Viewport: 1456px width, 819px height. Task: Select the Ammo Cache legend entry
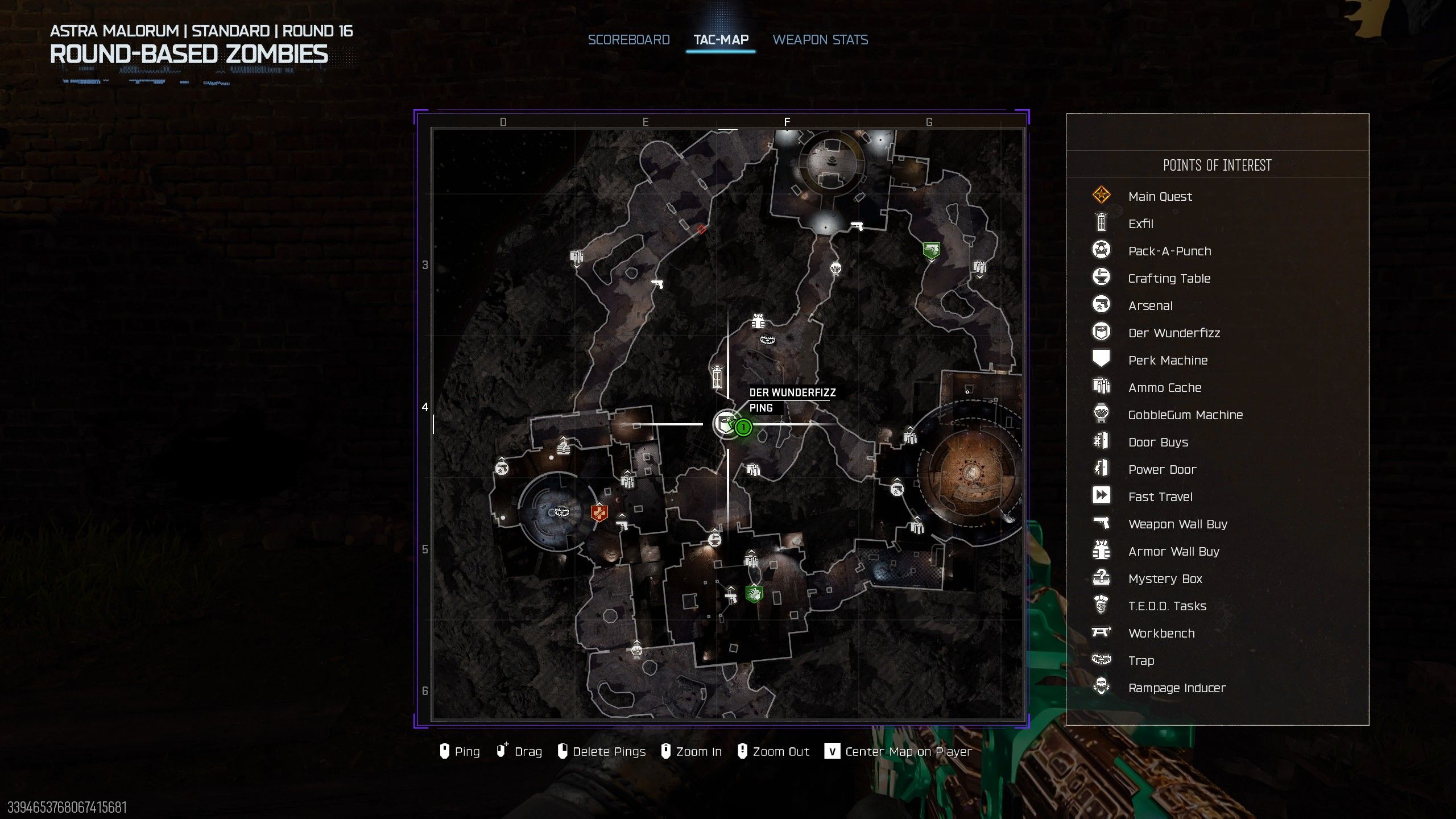click(1164, 388)
